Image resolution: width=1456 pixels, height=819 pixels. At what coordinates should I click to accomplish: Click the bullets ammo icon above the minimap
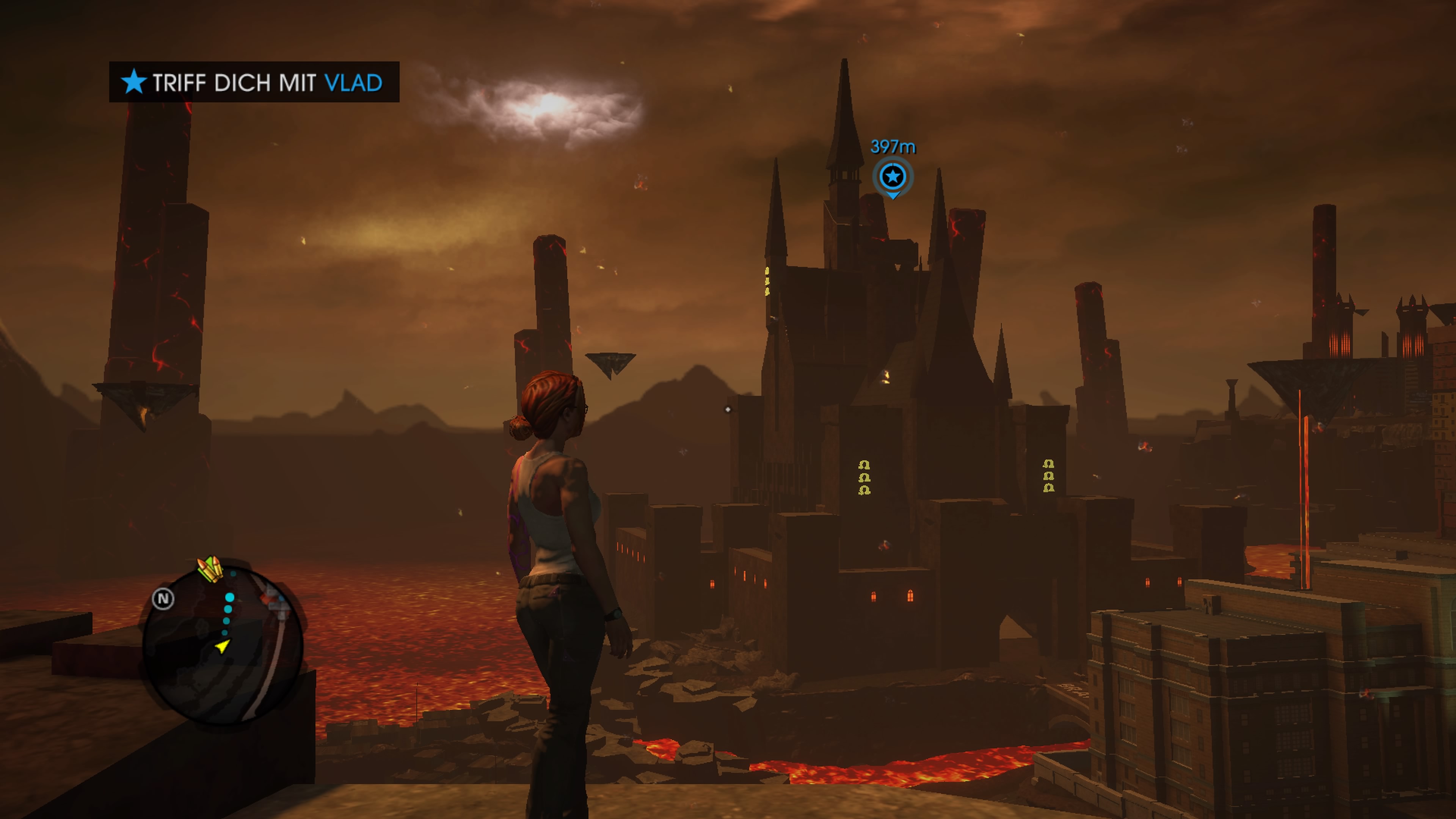coord(210,569)
